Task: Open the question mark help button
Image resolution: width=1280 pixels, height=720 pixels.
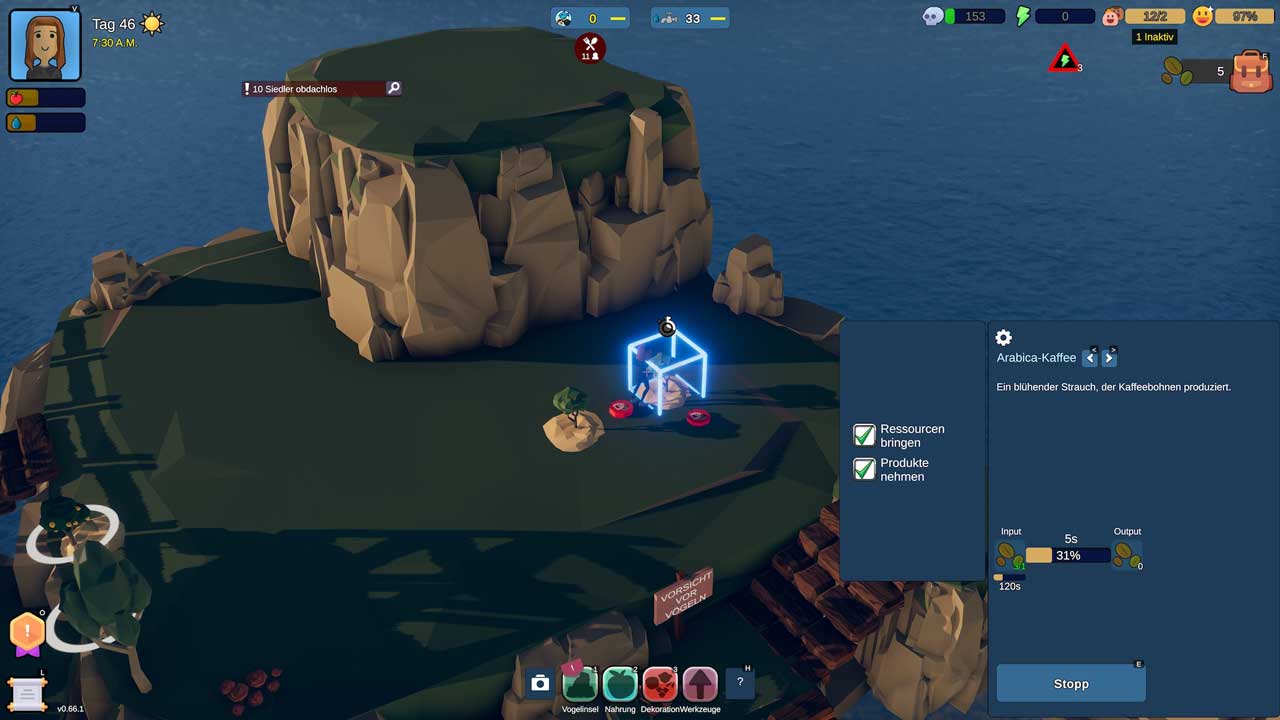Action: [x=740, y=682]
